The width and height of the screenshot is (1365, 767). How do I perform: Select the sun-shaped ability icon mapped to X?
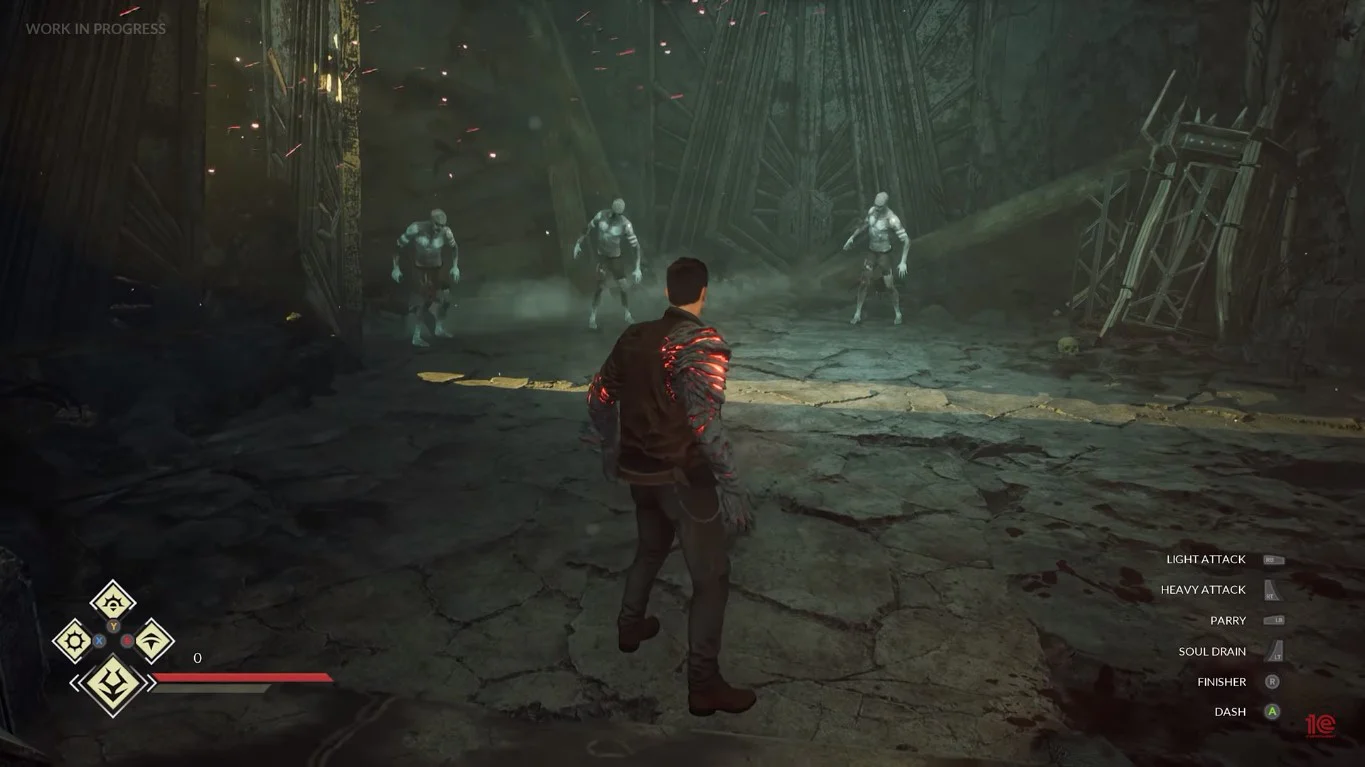tap(74, 638)
